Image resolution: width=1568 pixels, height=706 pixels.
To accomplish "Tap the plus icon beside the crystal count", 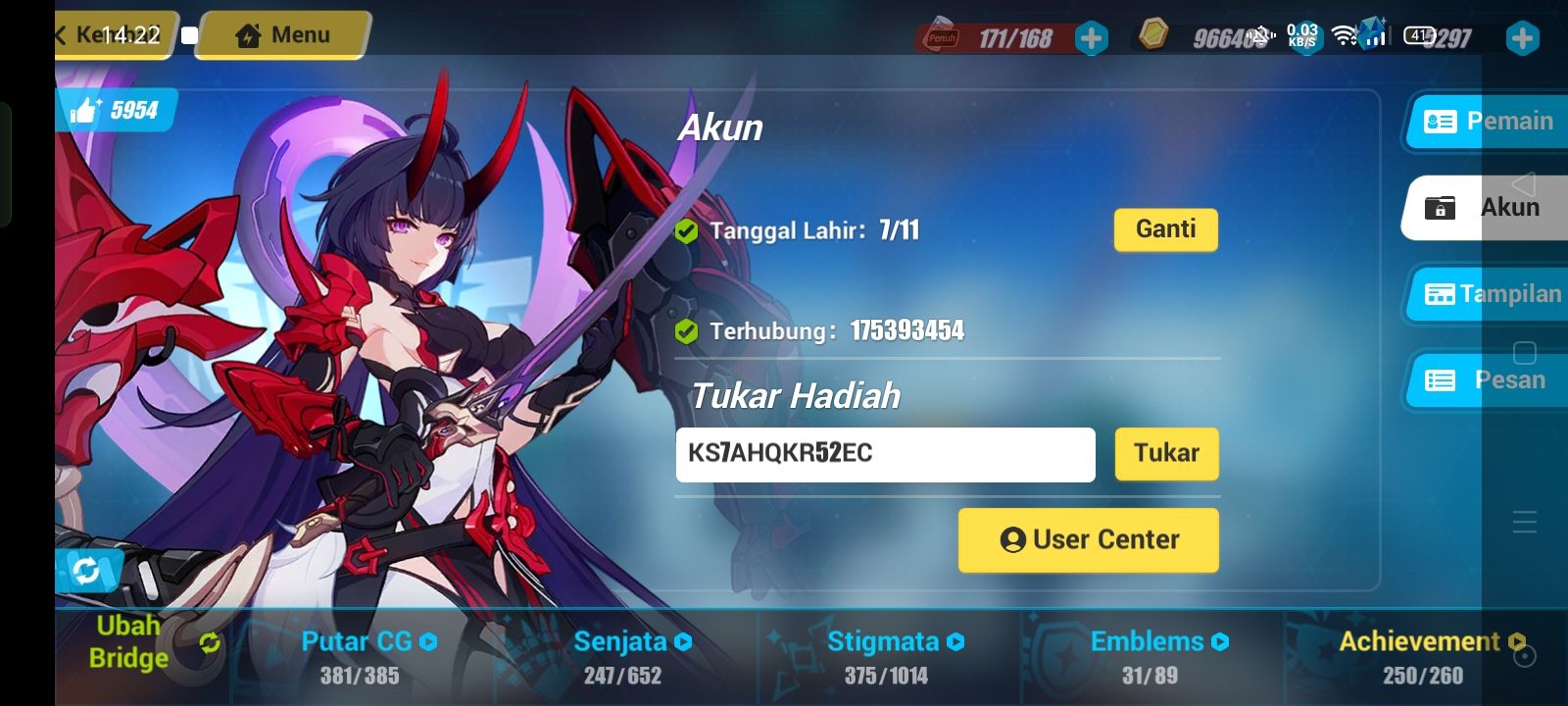I will [1521, 38].
